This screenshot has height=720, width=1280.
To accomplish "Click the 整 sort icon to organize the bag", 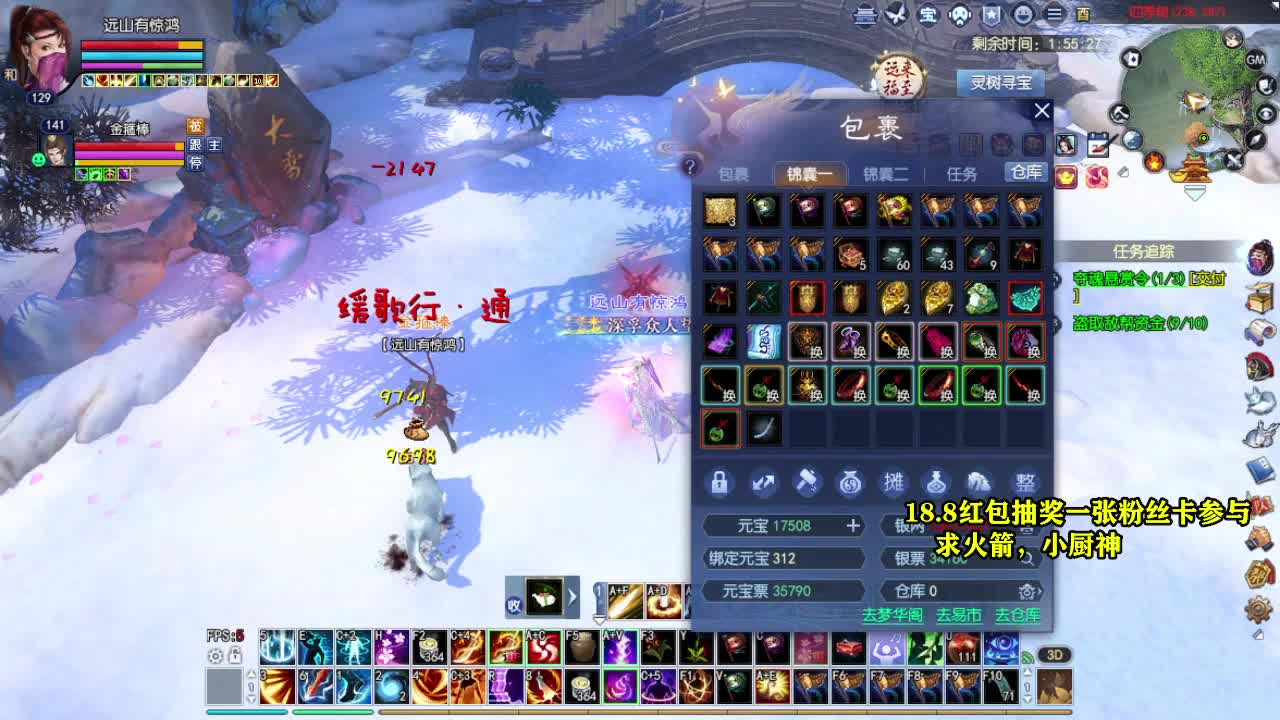I will point(1027,483).
